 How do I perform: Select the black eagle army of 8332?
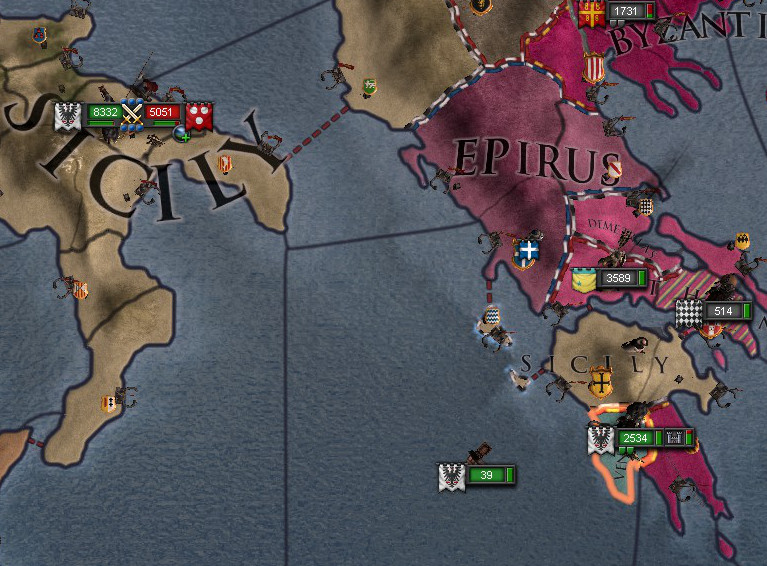[103, 113]
